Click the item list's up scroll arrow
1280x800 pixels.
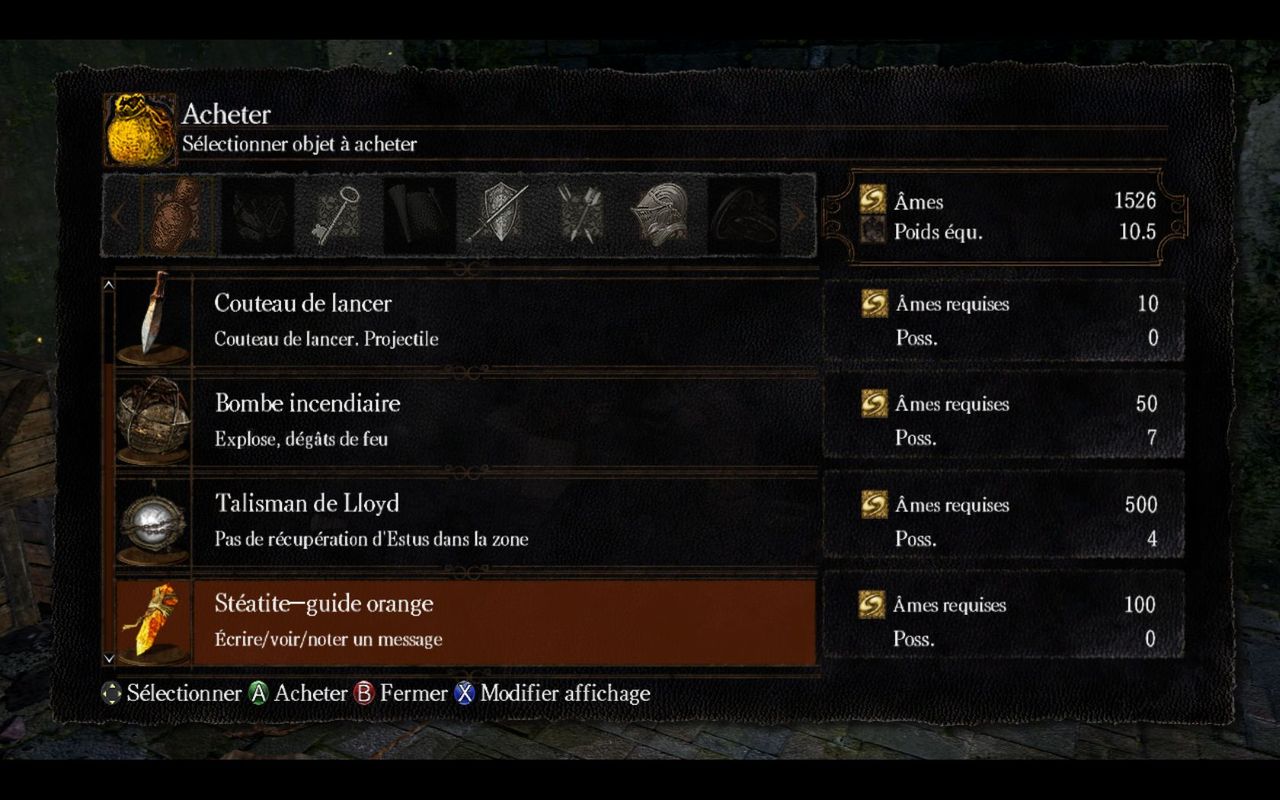pyautogui.click(x=109, y=285)
